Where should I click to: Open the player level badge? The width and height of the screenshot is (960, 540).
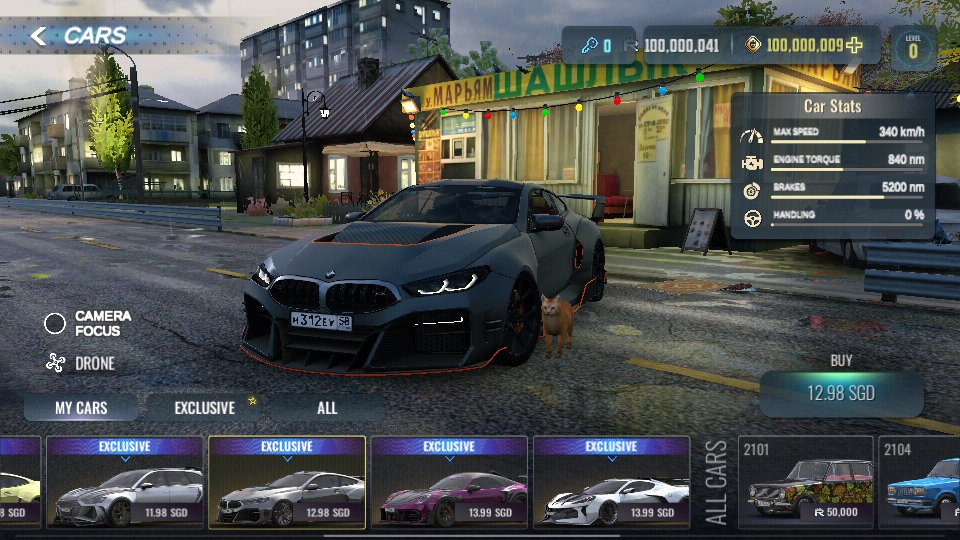[x=913, y=48]
